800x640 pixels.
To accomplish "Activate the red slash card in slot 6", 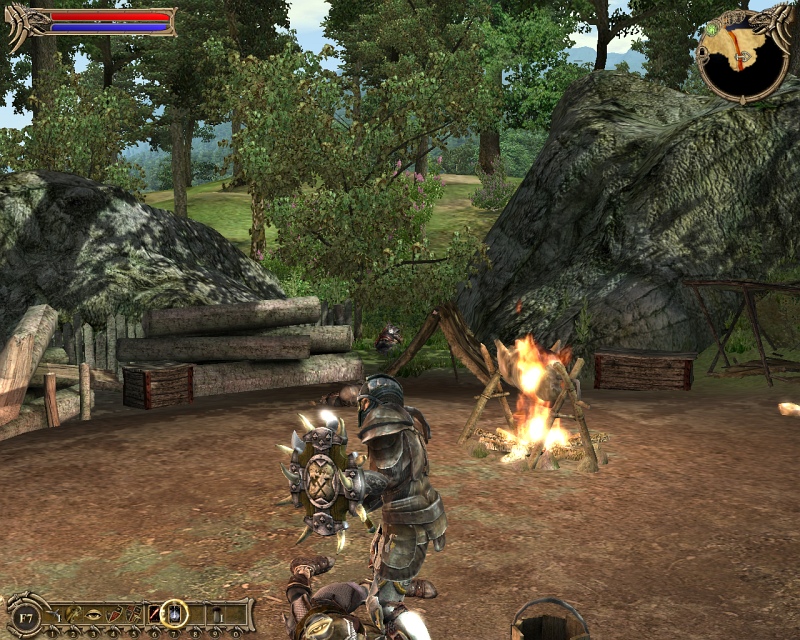I will click(x=154, y=613).
